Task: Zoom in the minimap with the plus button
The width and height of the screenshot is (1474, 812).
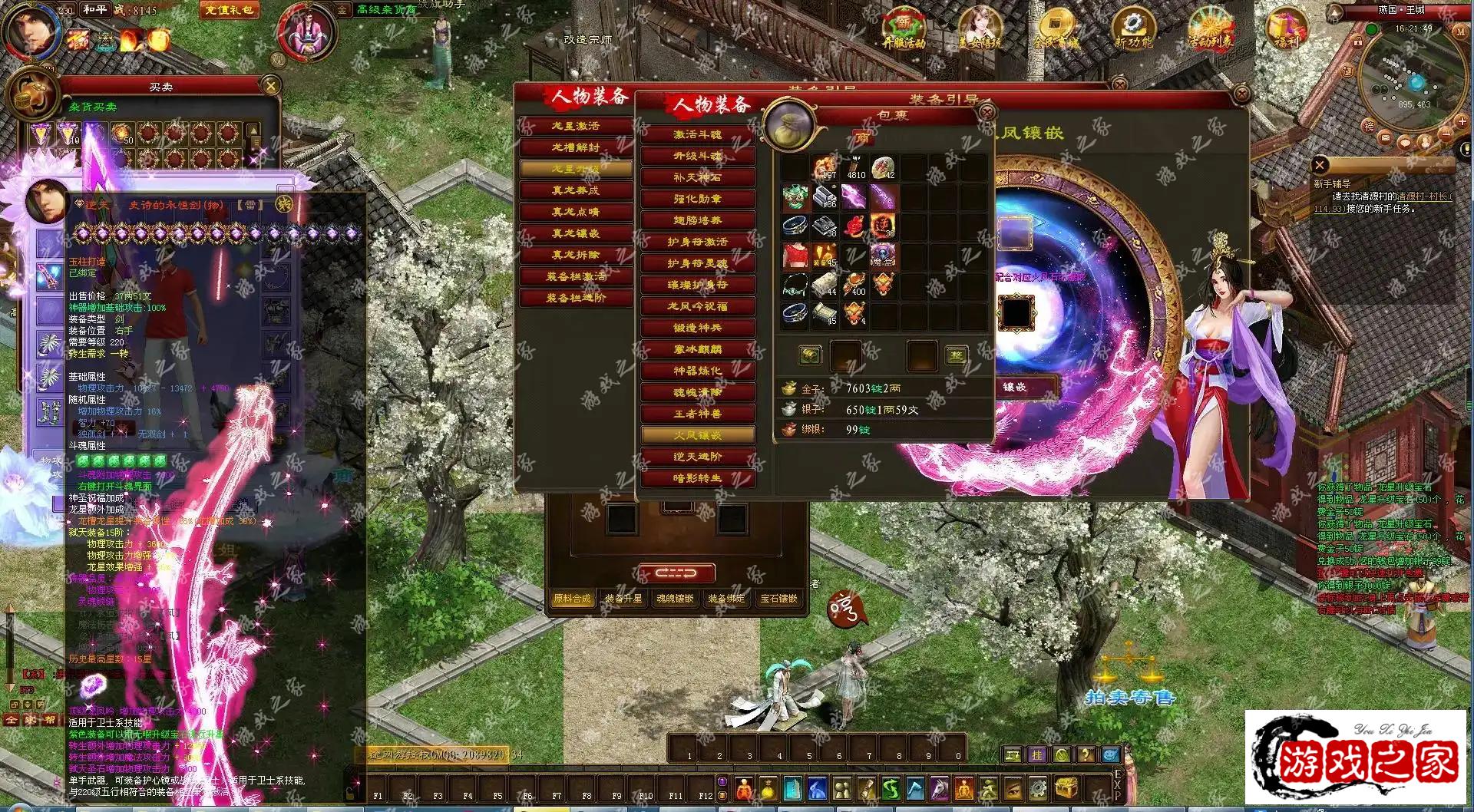Action: coord(1462,121)
